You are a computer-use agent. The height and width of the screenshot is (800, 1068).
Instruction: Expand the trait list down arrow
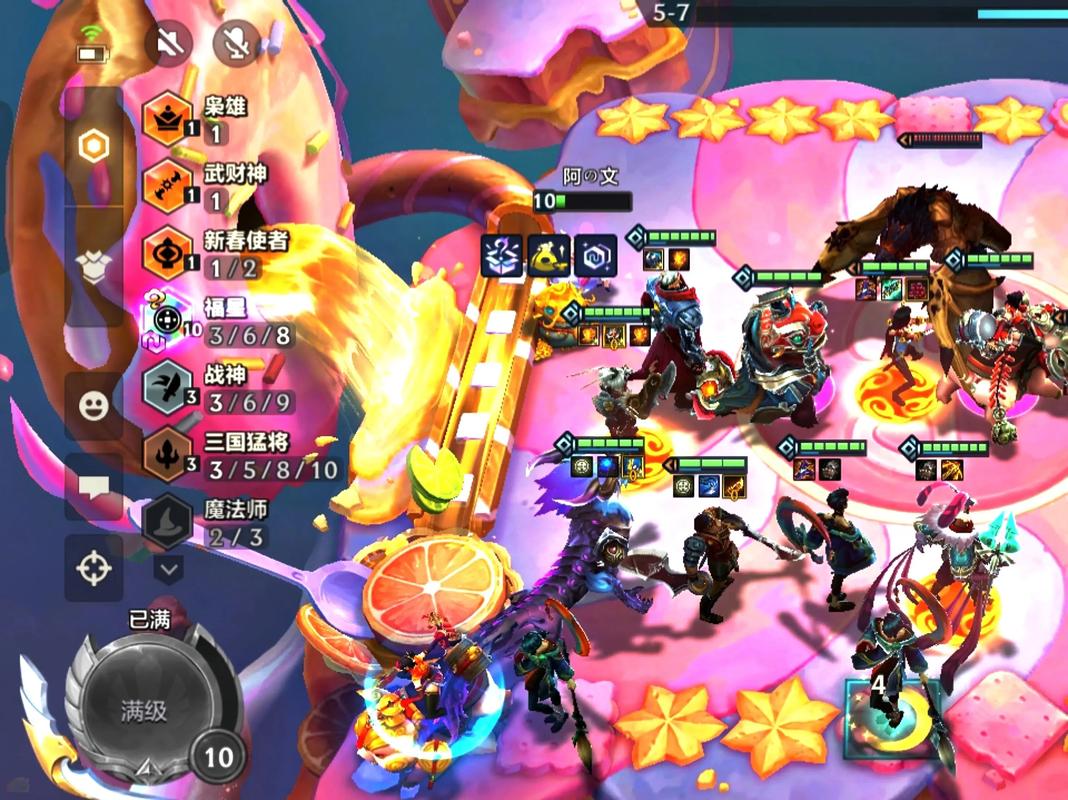pyautogui.click(x=168, y=570)
